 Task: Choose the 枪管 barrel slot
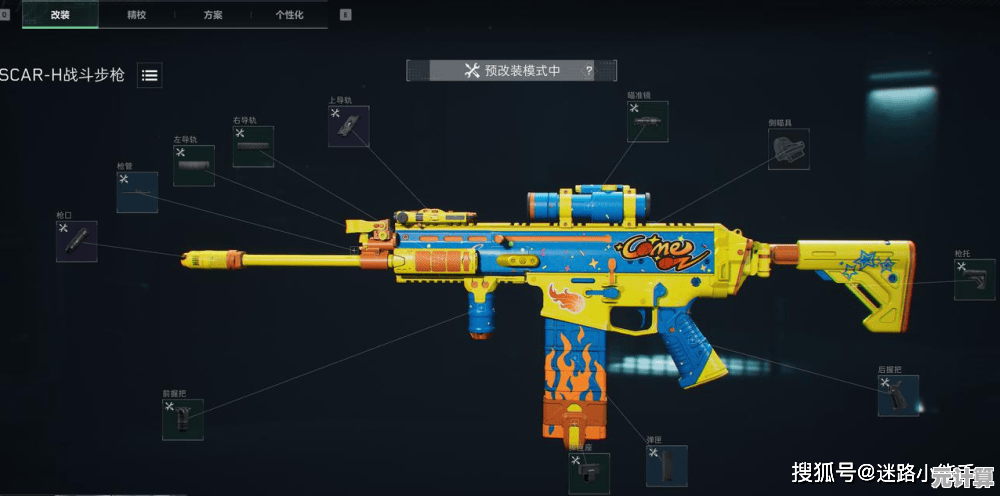click(x=137, y=192)
